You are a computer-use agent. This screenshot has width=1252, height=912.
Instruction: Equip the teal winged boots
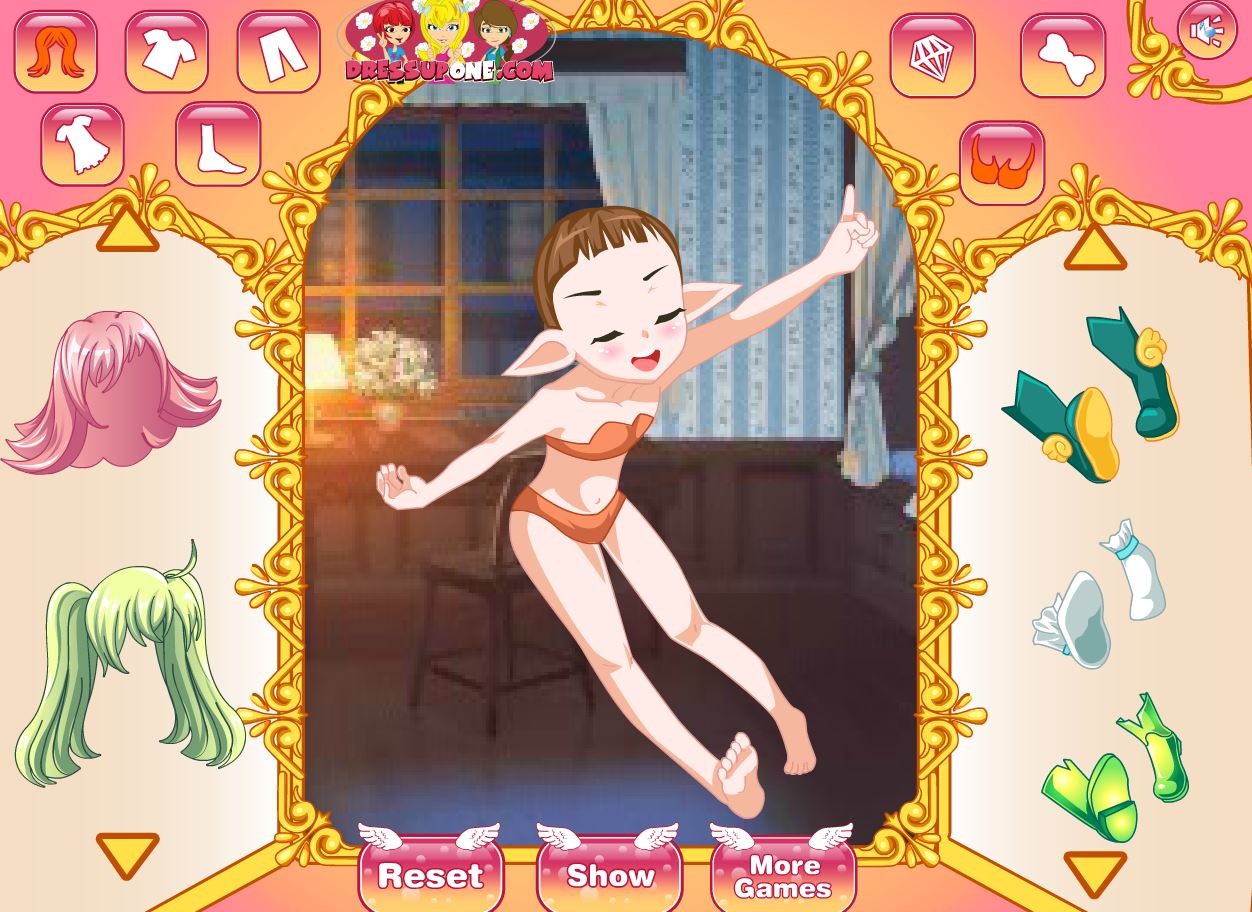[1095, 395]
